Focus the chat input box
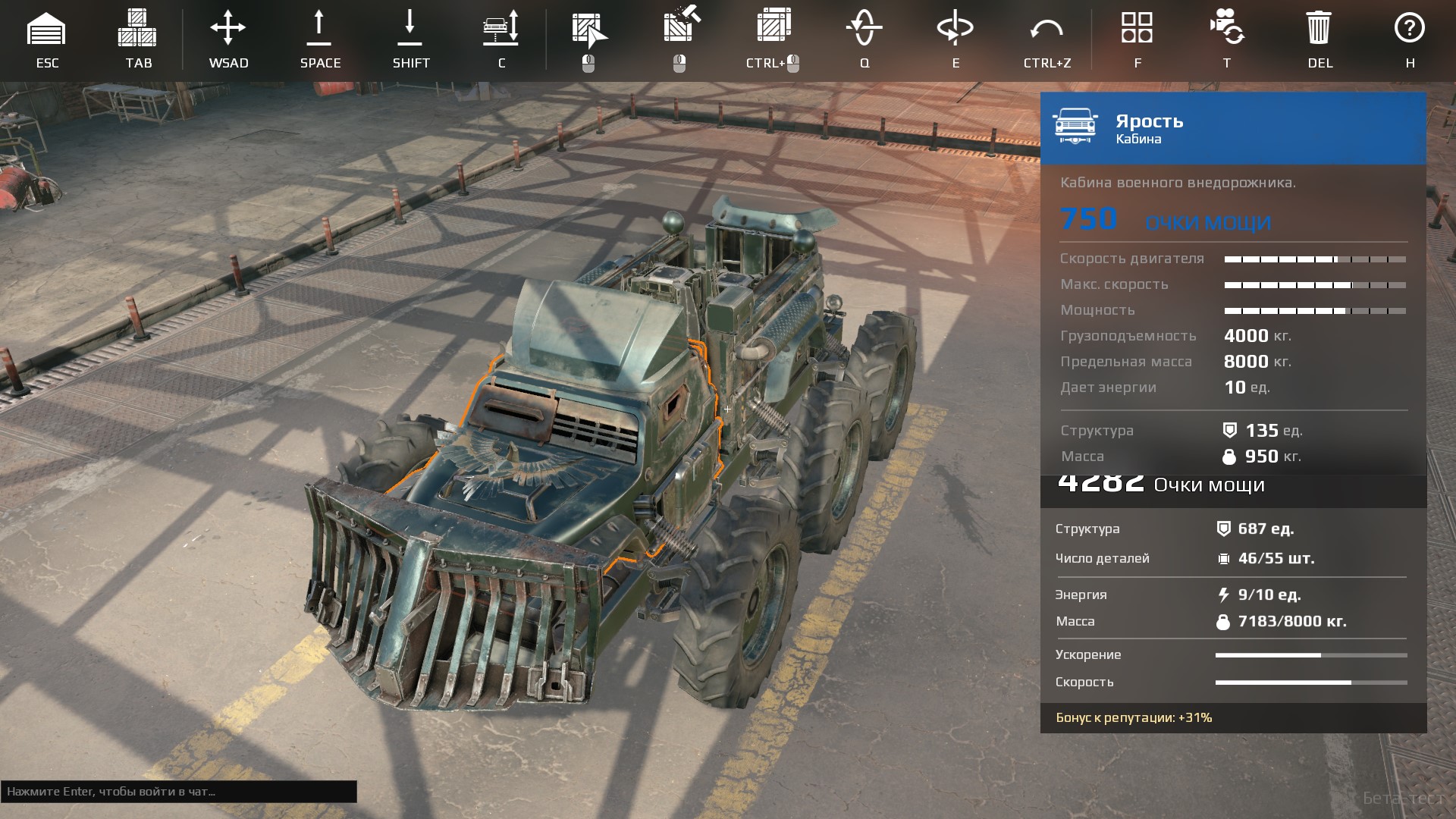1456x819 pixels. point(178,792)
